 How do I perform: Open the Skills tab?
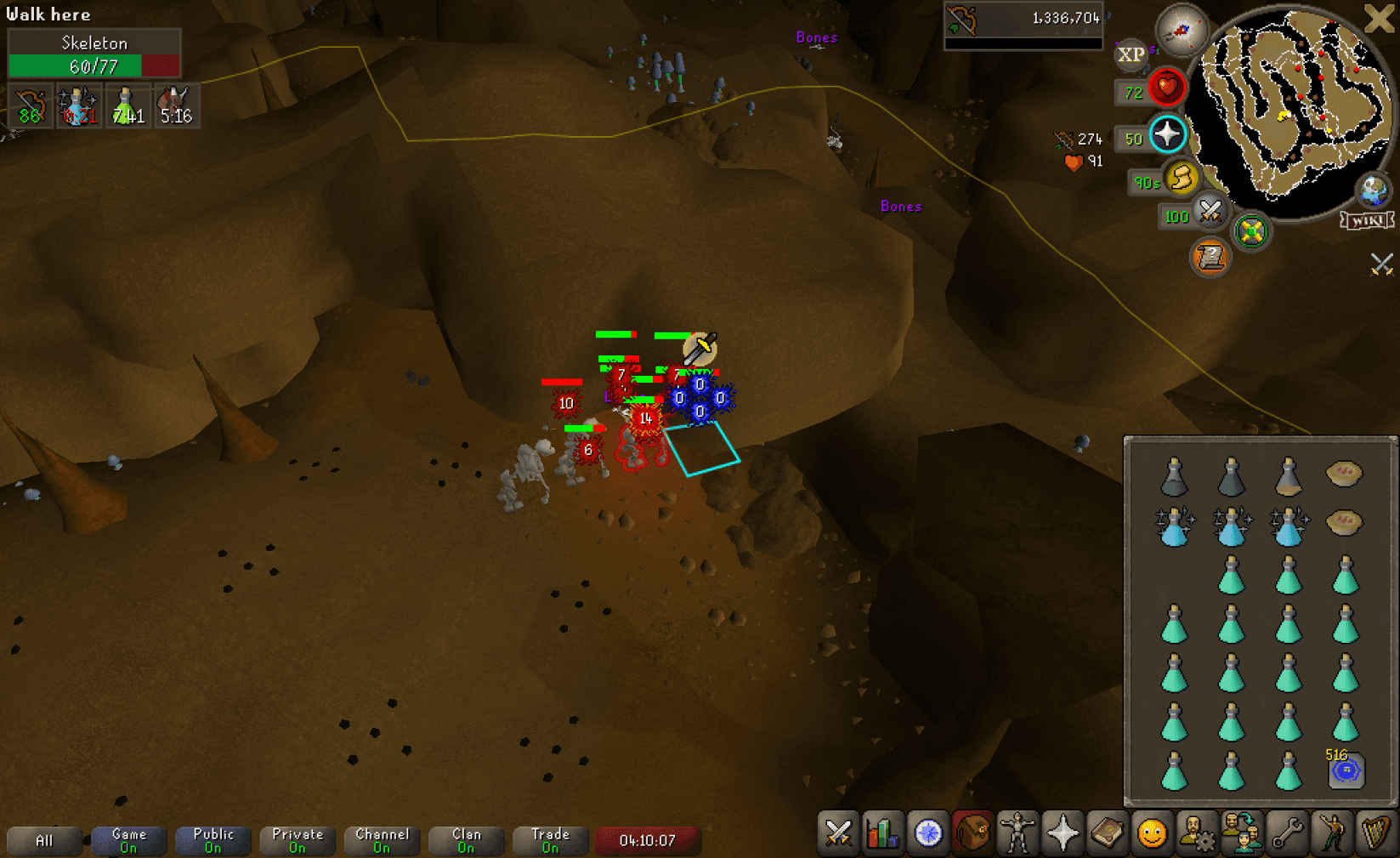point(882,833)
